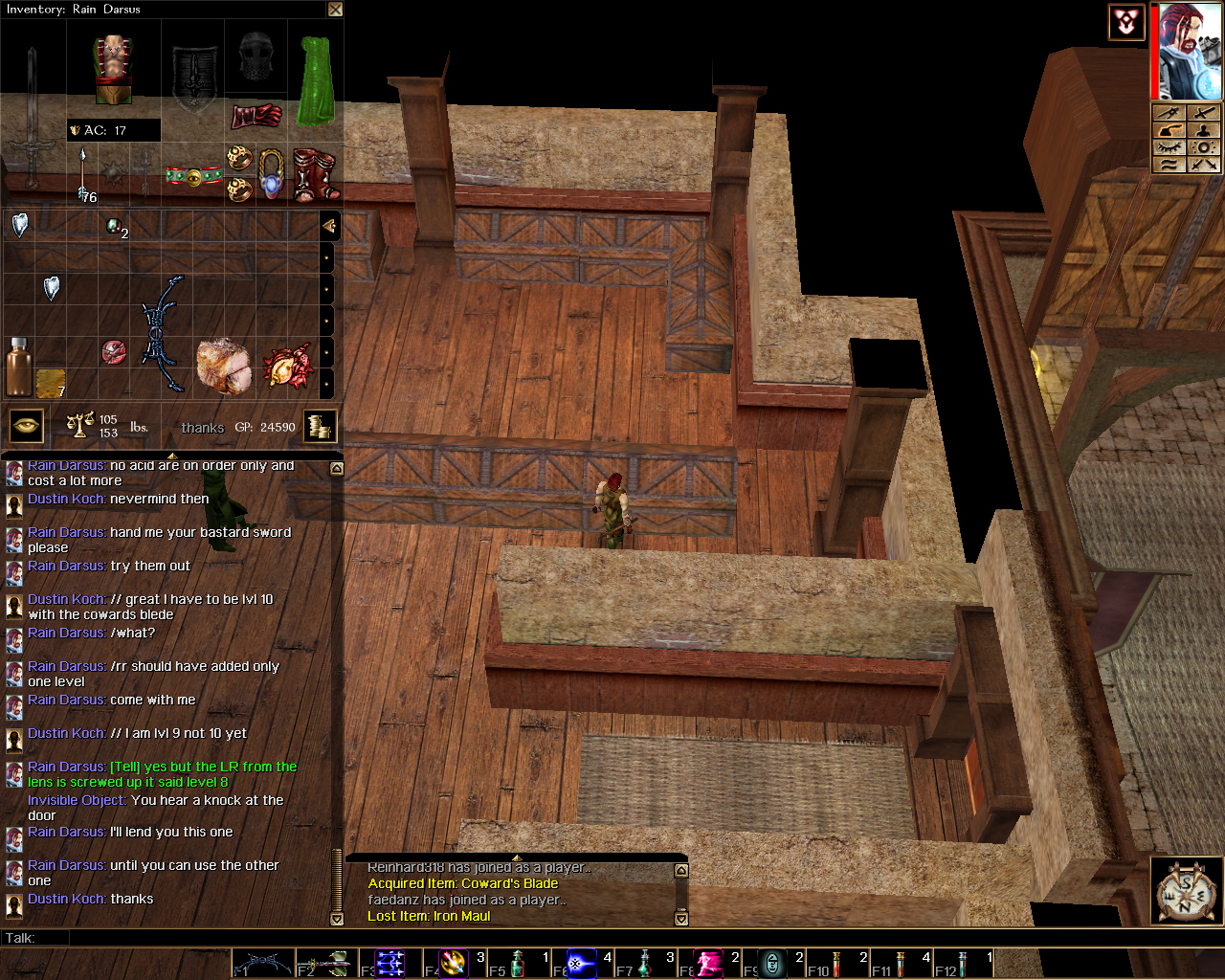The width and height of the screenshot is (1225, 980).
Task: Select the blue bow in the inventory
Action: click(x=164, y=333)
